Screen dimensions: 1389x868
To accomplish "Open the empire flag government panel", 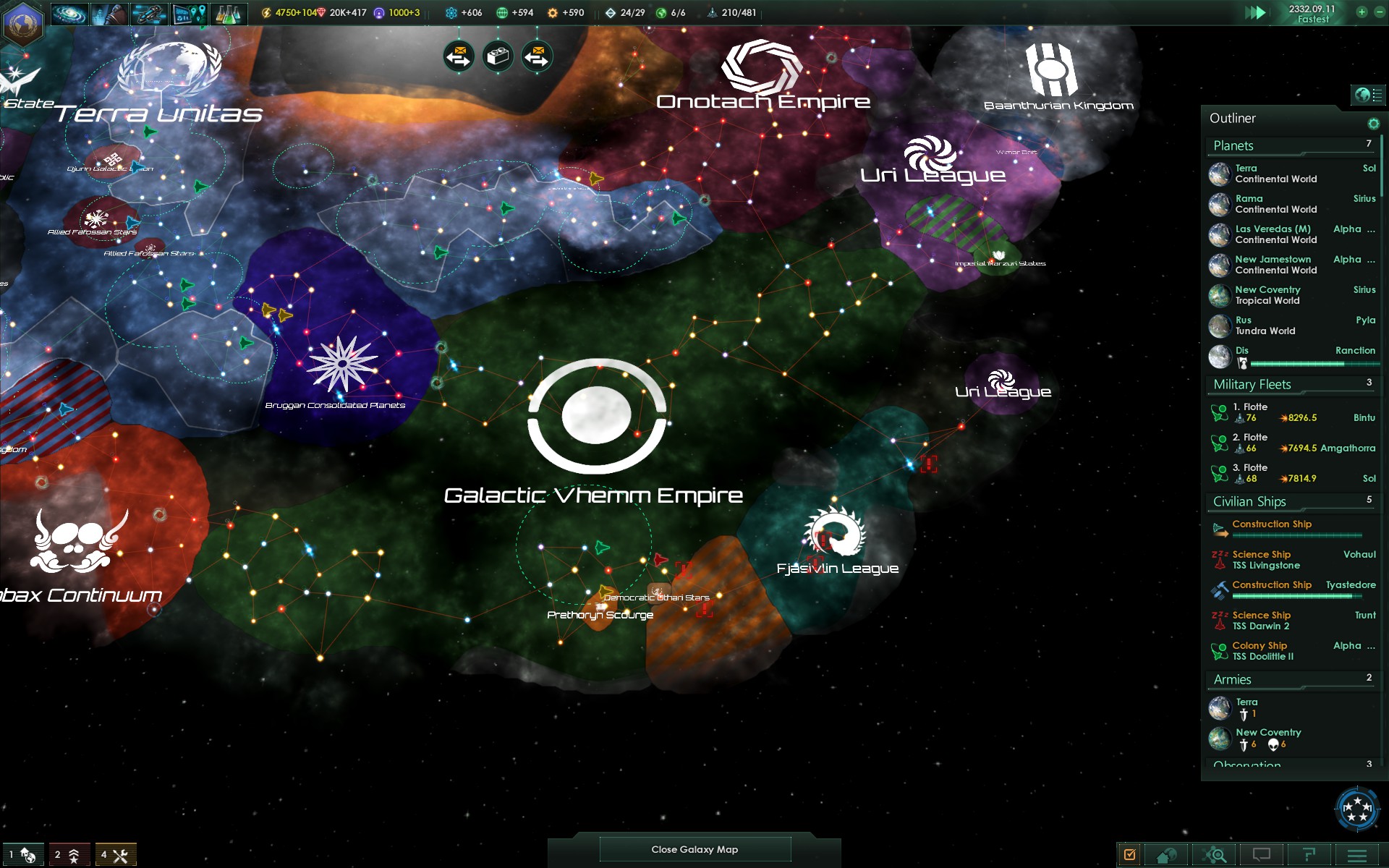I will point(22,22).
